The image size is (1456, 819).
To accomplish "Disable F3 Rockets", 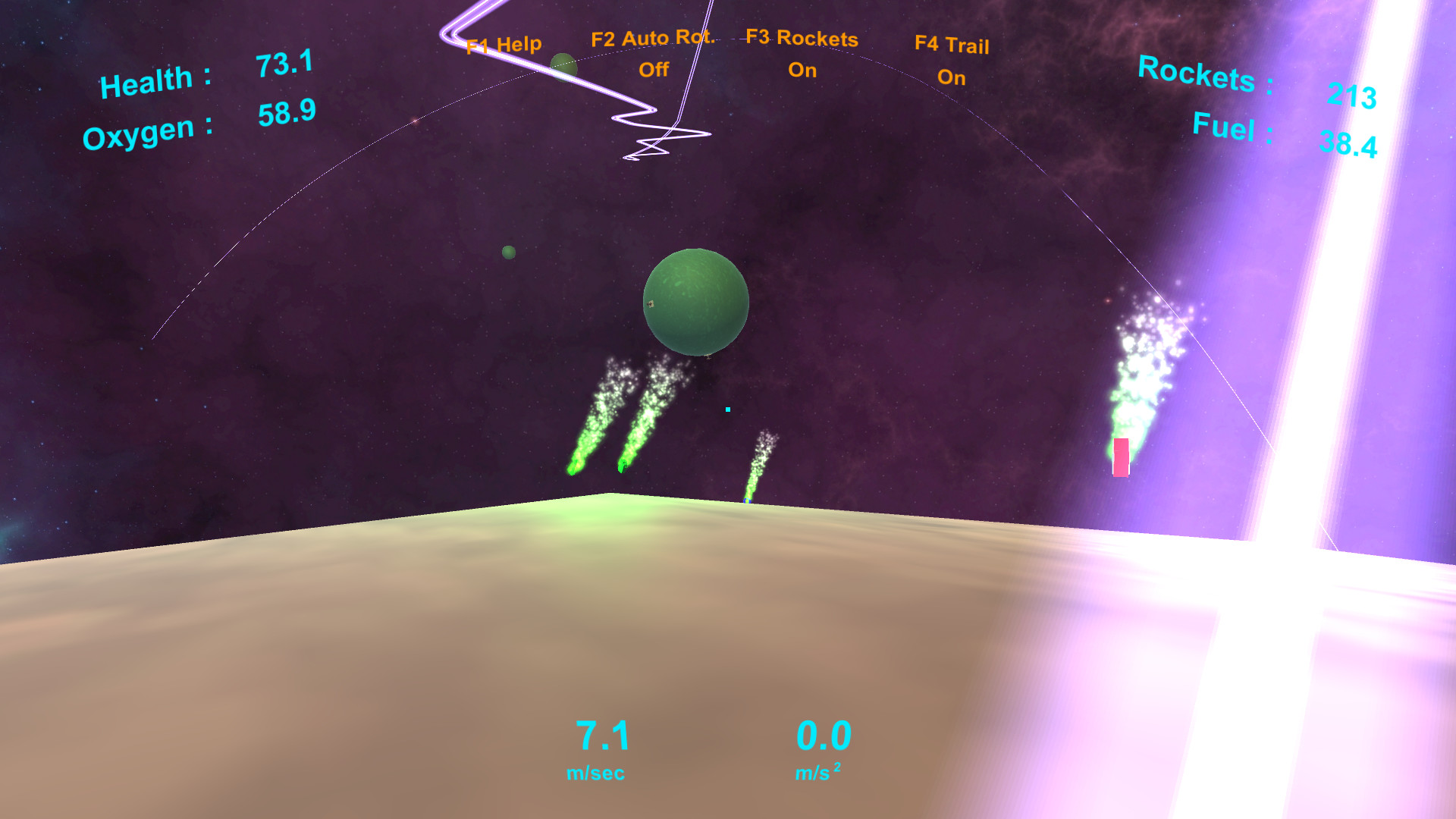I will pos(802,53).
